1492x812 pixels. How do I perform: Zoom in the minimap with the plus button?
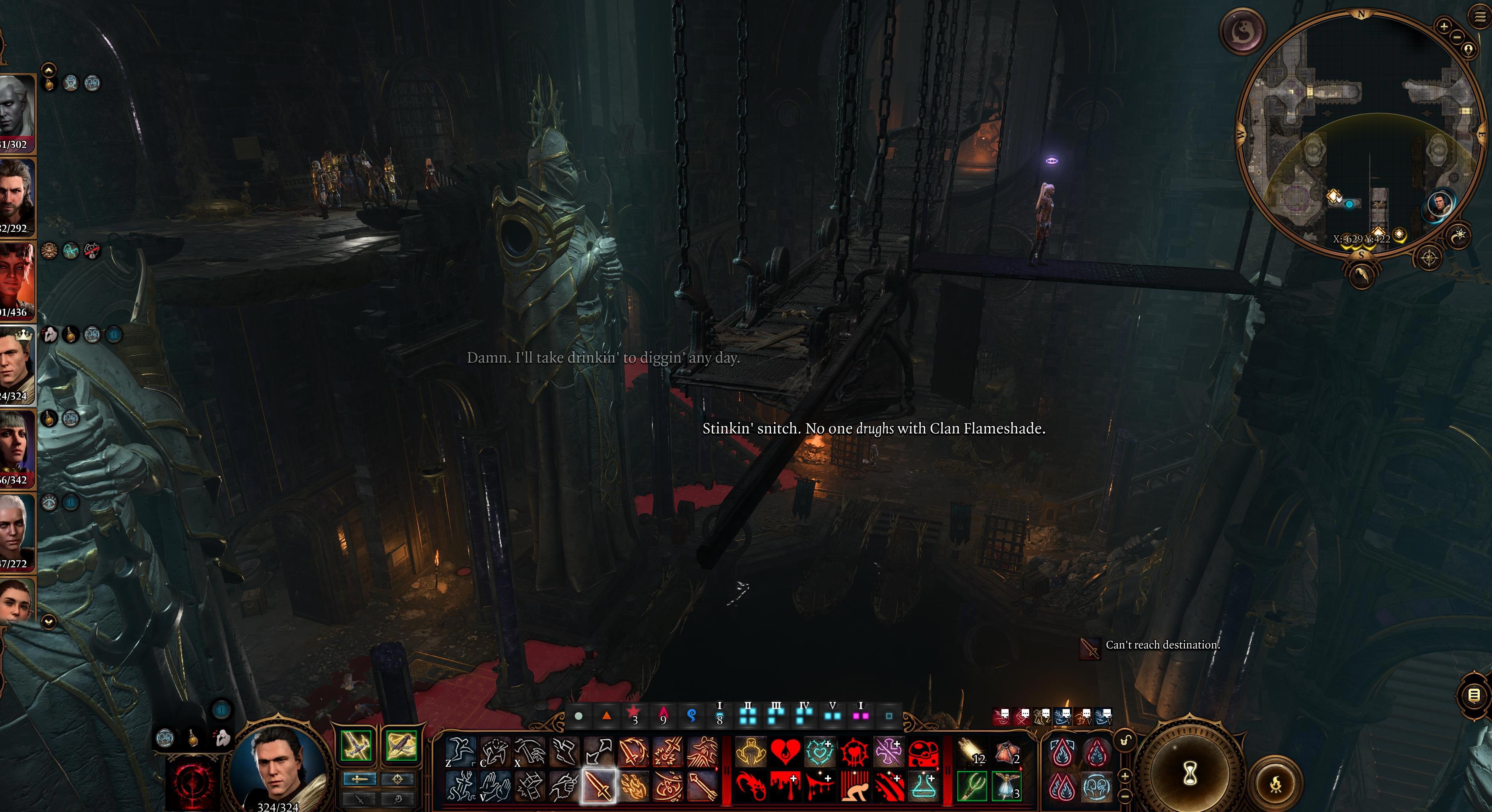[1443, 26]
